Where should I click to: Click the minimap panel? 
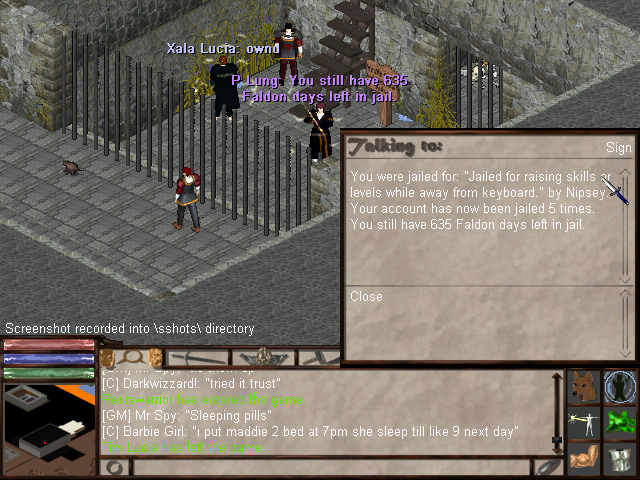click(48, 420)
